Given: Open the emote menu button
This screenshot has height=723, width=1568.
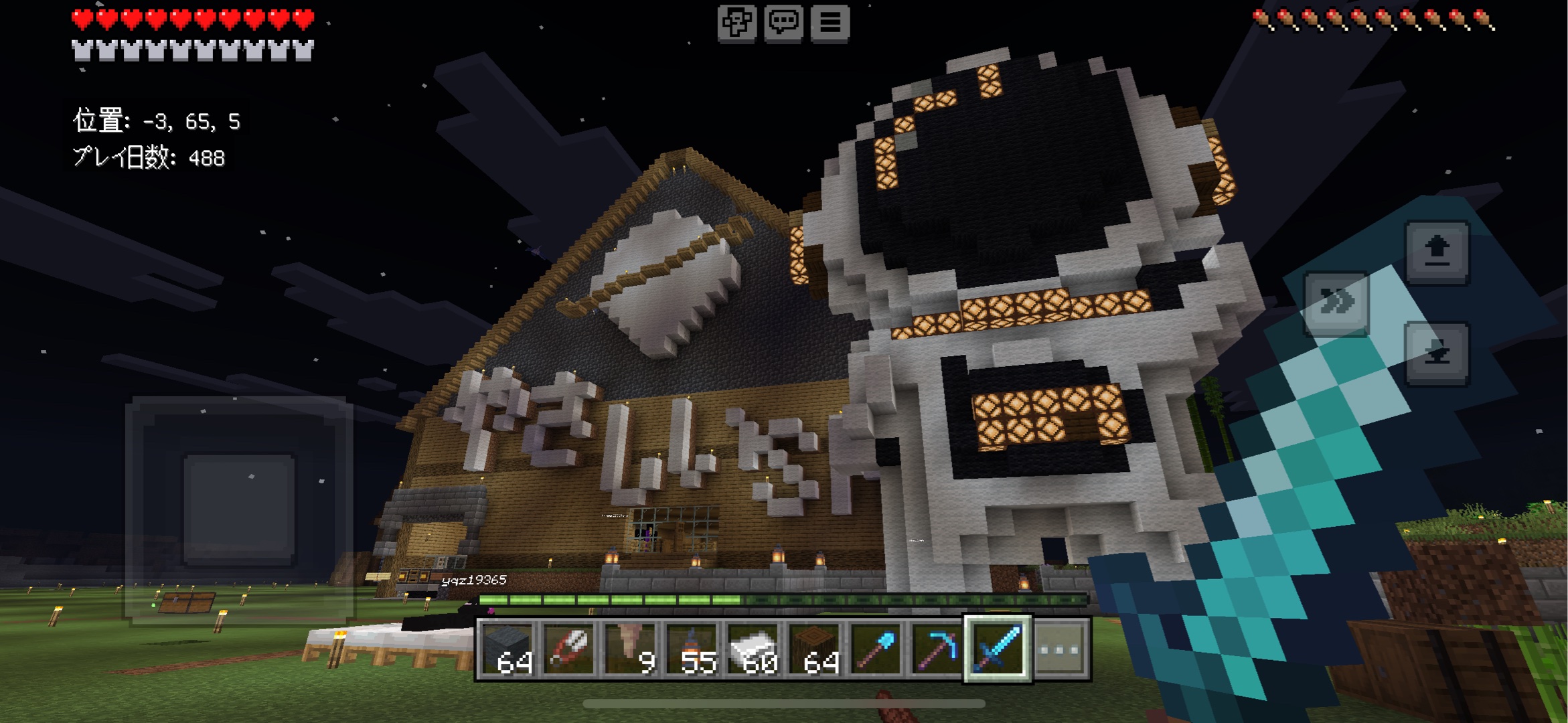Looking at the screenshot, I should [x=736, y=23].
